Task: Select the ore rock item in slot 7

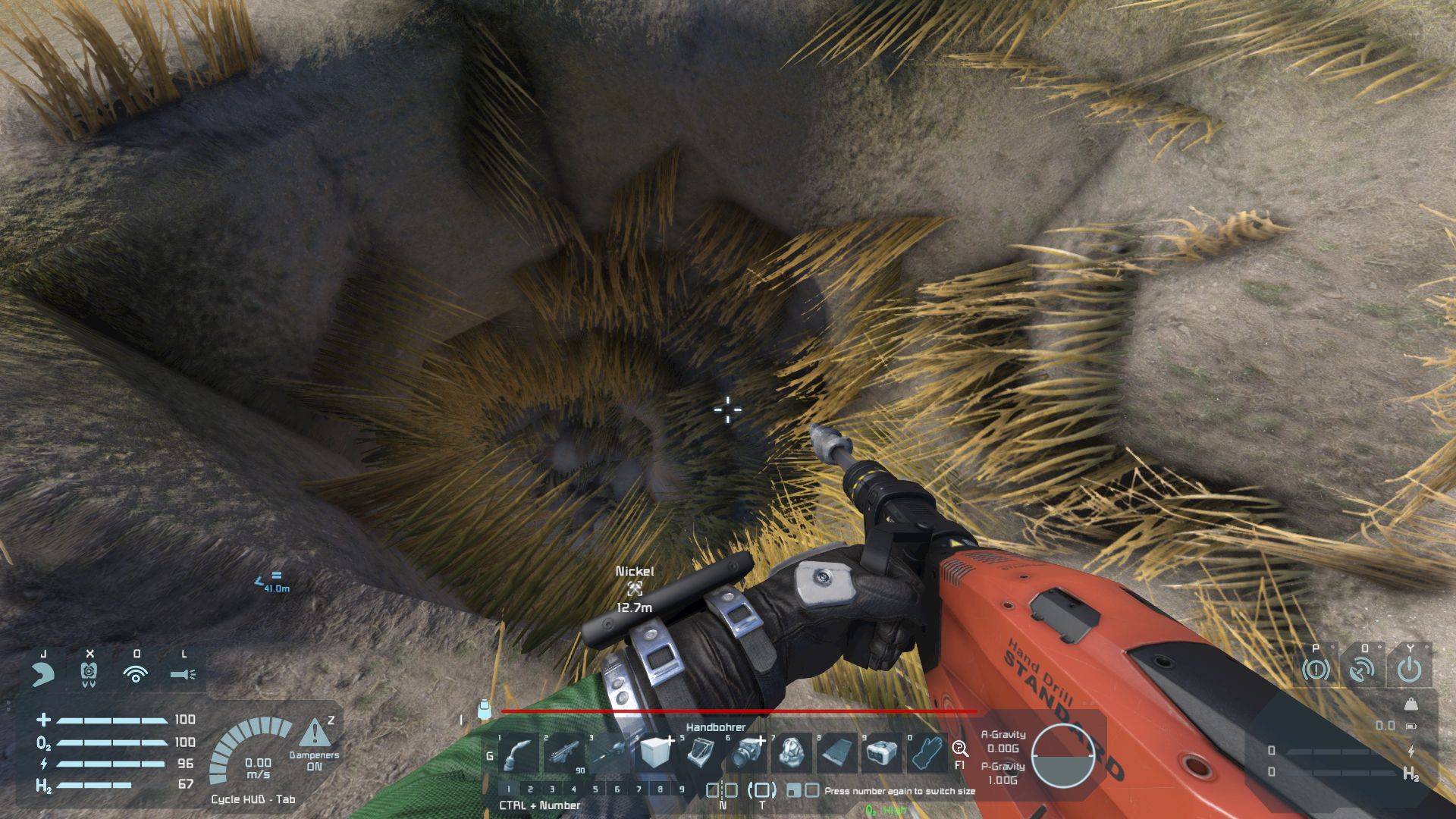Action: 791,754
